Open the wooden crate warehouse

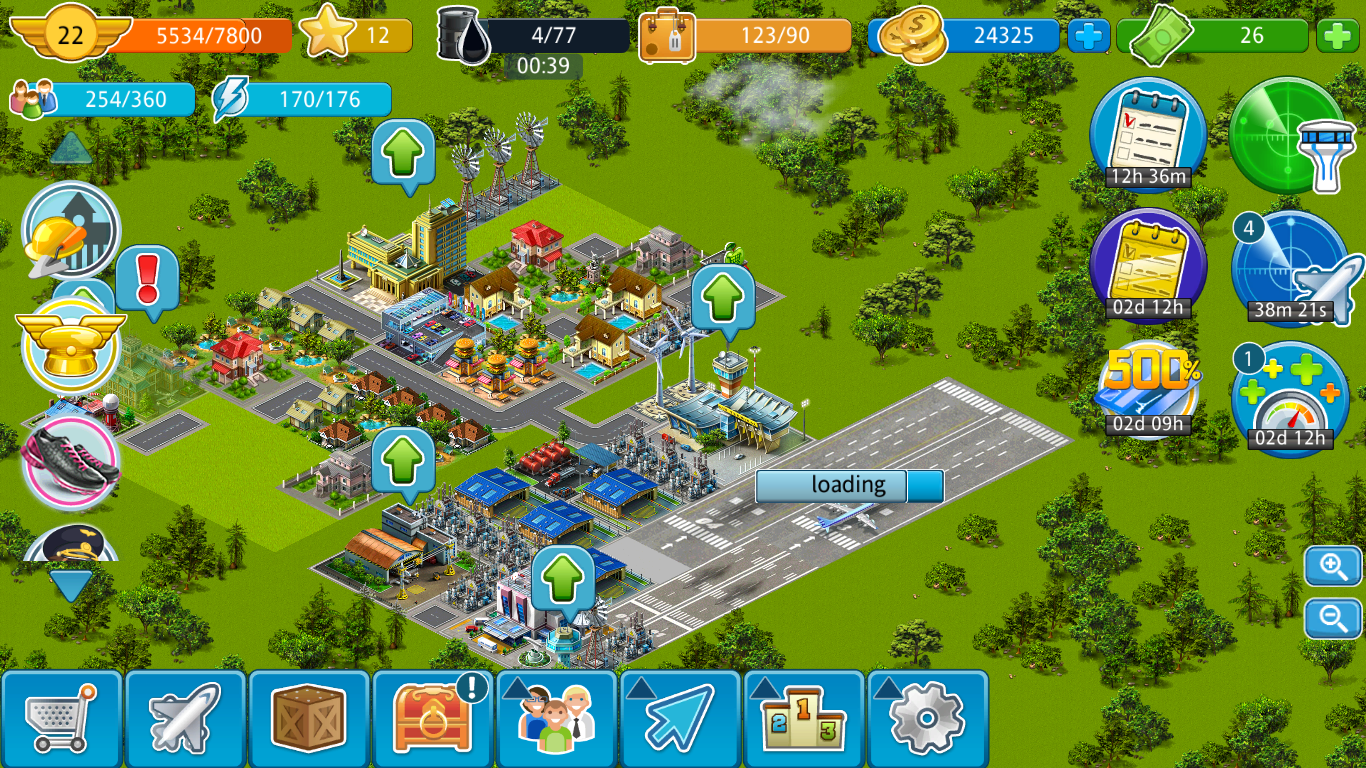coord(309,718)
